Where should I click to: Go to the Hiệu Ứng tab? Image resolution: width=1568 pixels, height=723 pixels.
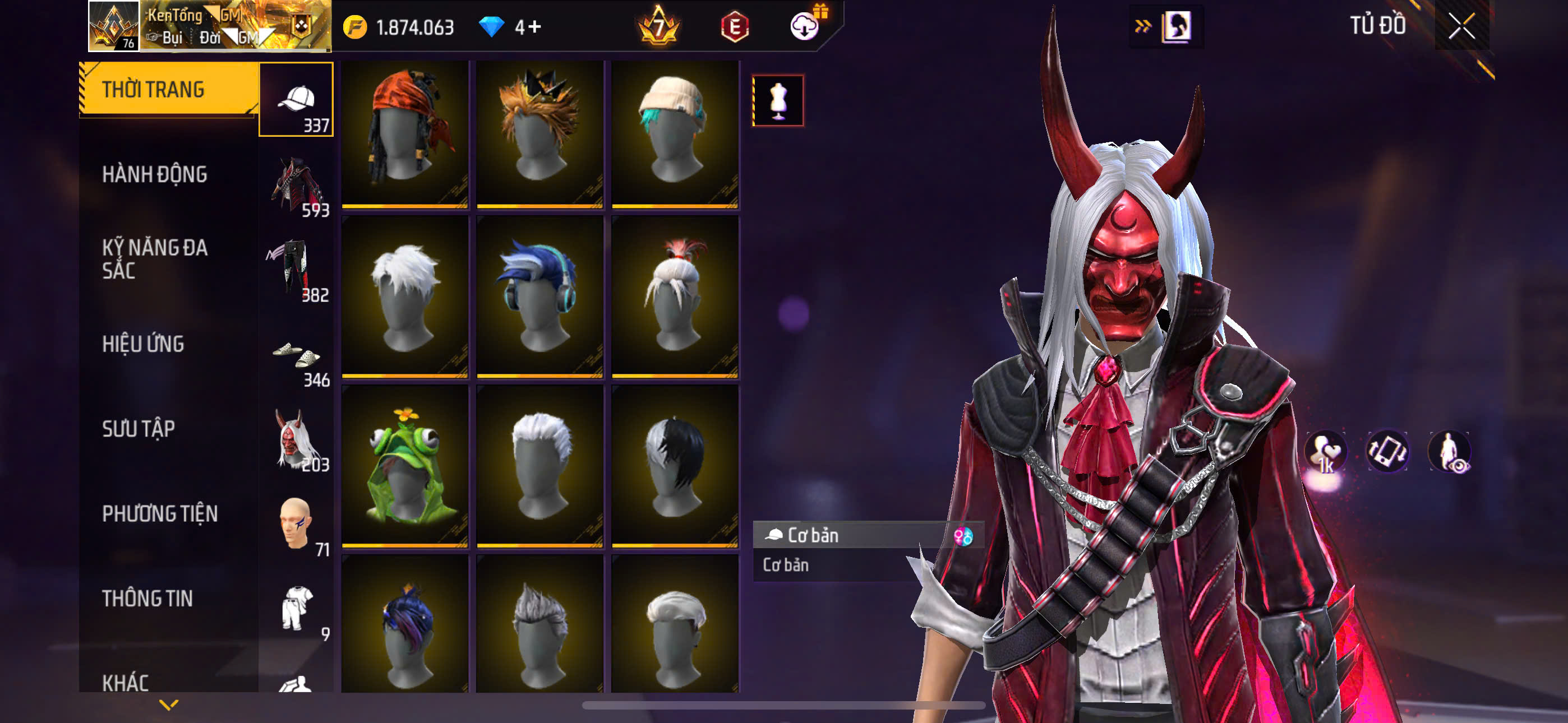pos(143,345)
